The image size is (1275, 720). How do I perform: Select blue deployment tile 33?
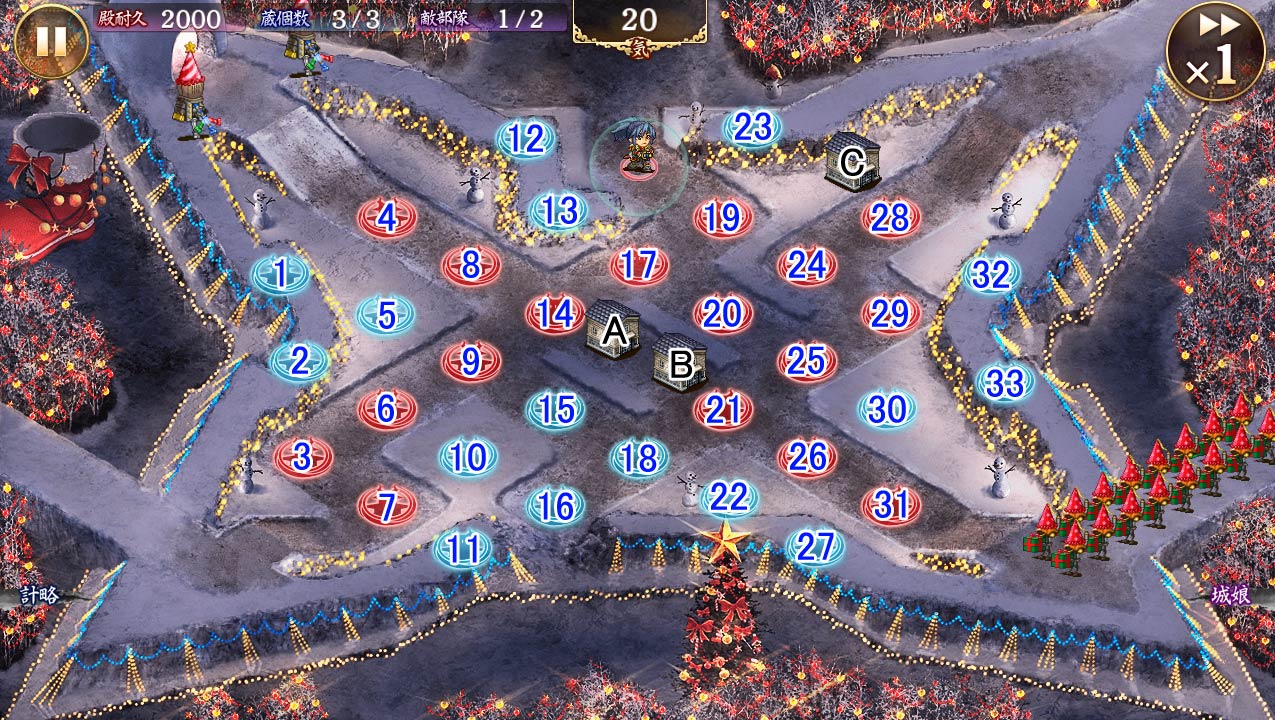click(x=1005, y=383)
